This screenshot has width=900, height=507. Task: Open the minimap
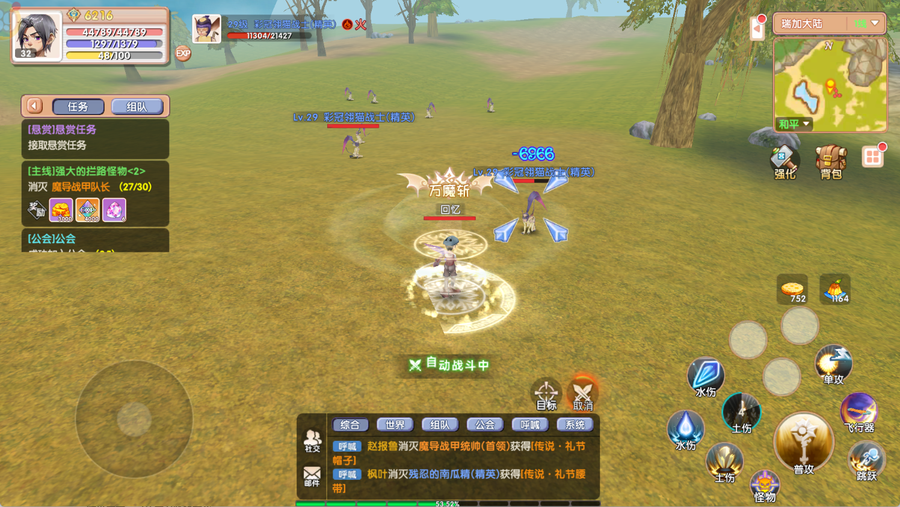[x=829, y=82]
